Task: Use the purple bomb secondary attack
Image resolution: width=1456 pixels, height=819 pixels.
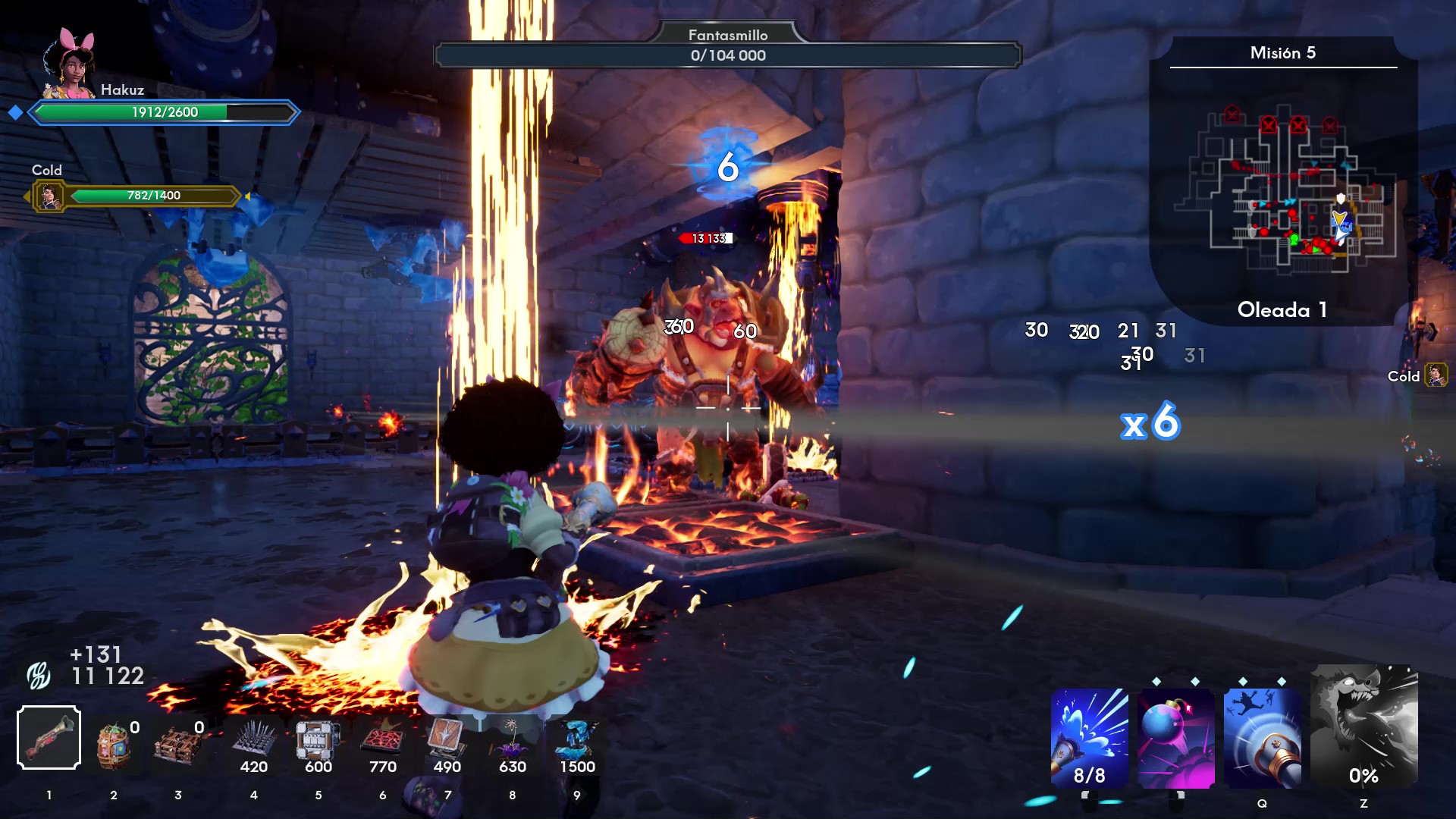Action: [x=1176, y=738]
